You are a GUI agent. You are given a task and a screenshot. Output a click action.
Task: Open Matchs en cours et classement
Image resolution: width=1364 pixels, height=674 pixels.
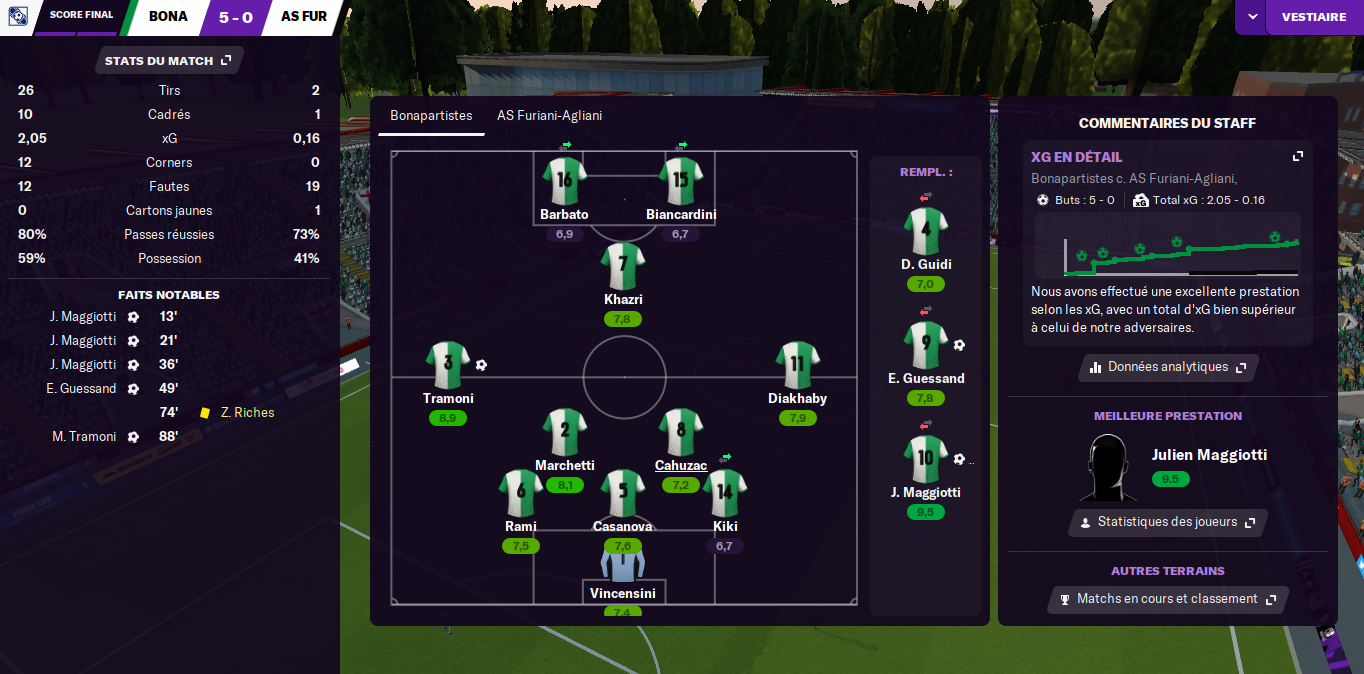click(1167, 599)
